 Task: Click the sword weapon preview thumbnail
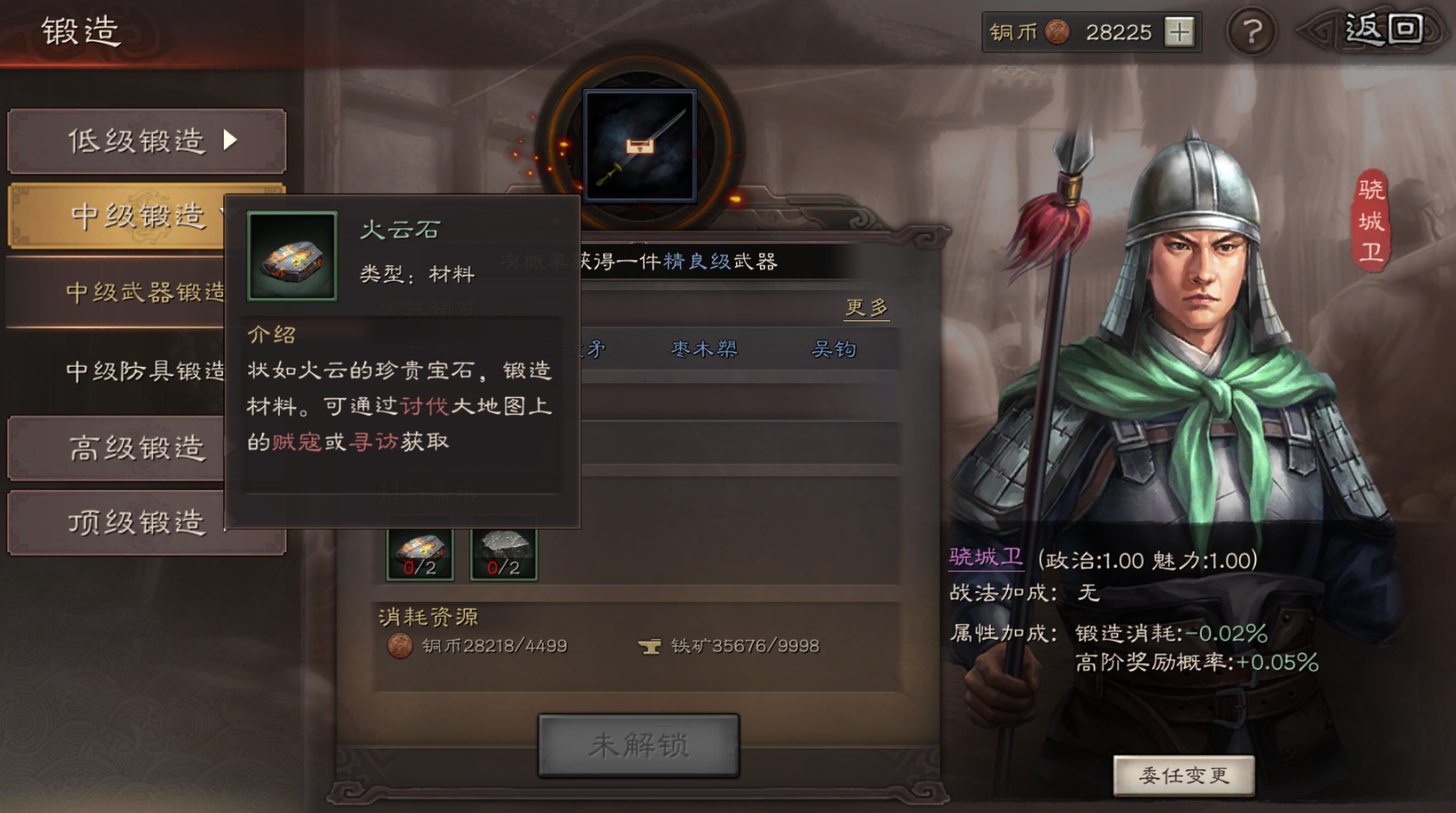pos(639,146)
